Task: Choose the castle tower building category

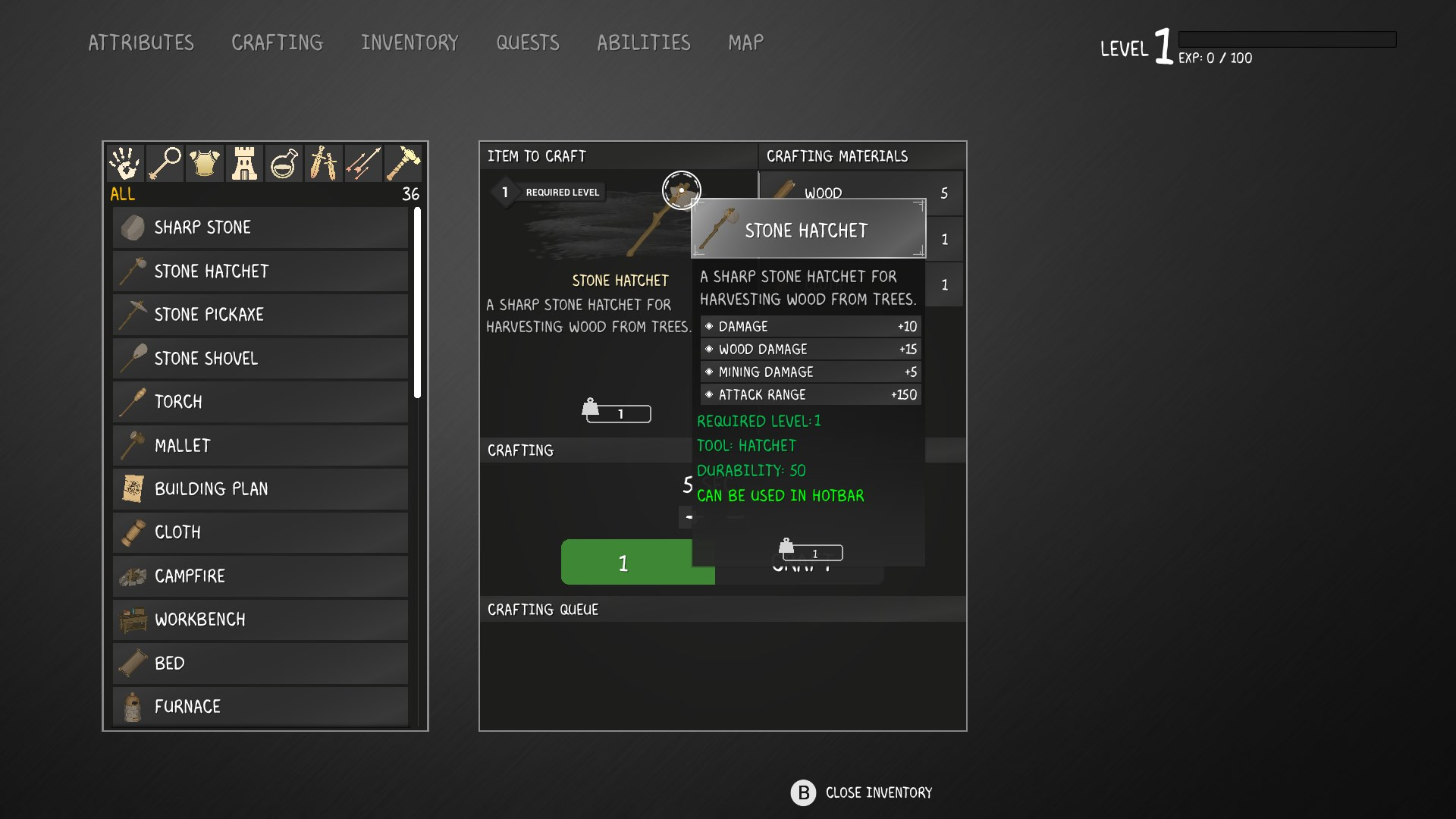Action: (244, 163)
